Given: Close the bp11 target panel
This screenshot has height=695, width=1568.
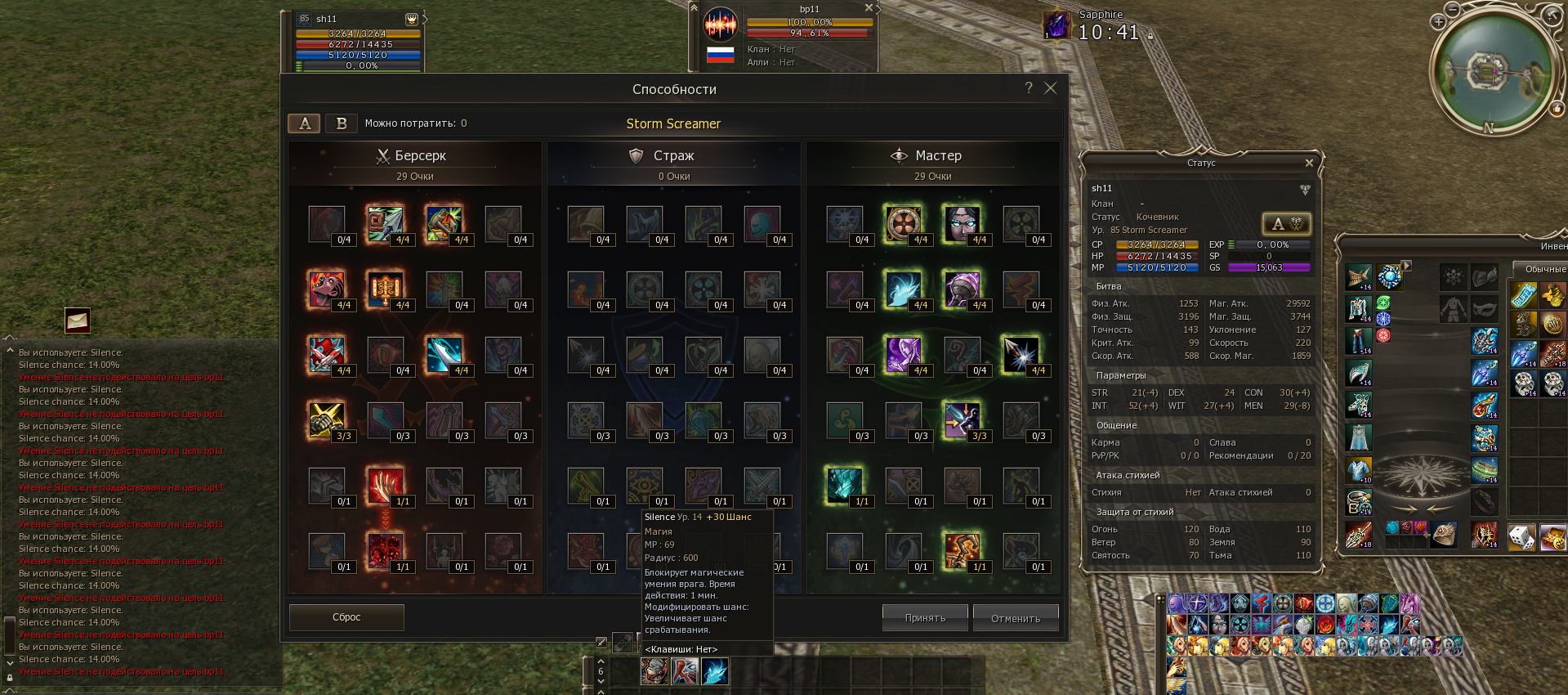Looking at the screenshot, I should pos(869,7).
